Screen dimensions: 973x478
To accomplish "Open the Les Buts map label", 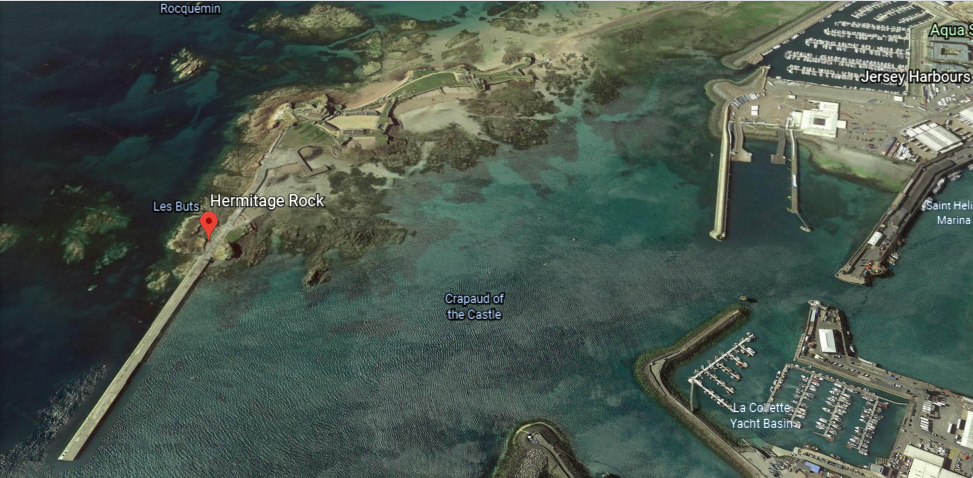I will coord(175,207).
